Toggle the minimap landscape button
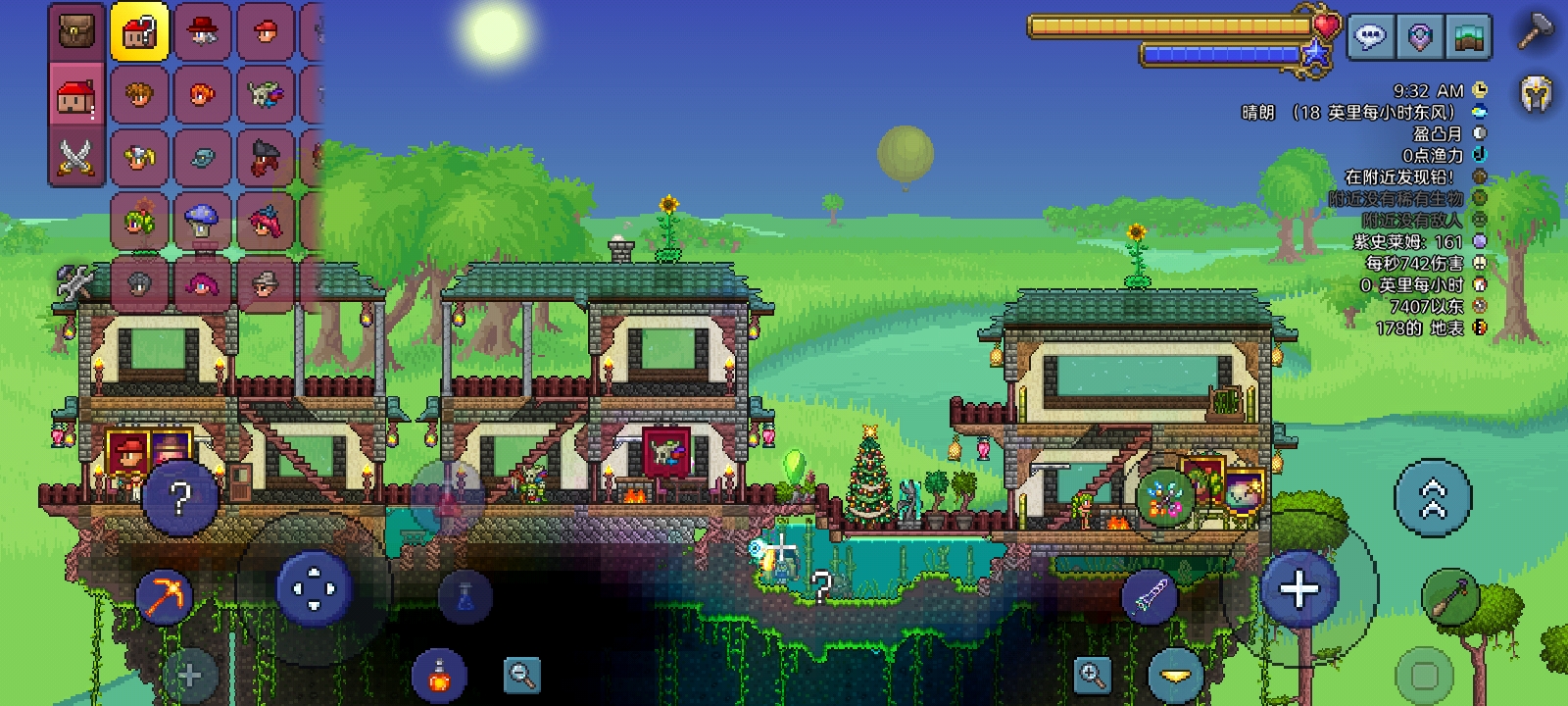 (x=1469, y=38)
